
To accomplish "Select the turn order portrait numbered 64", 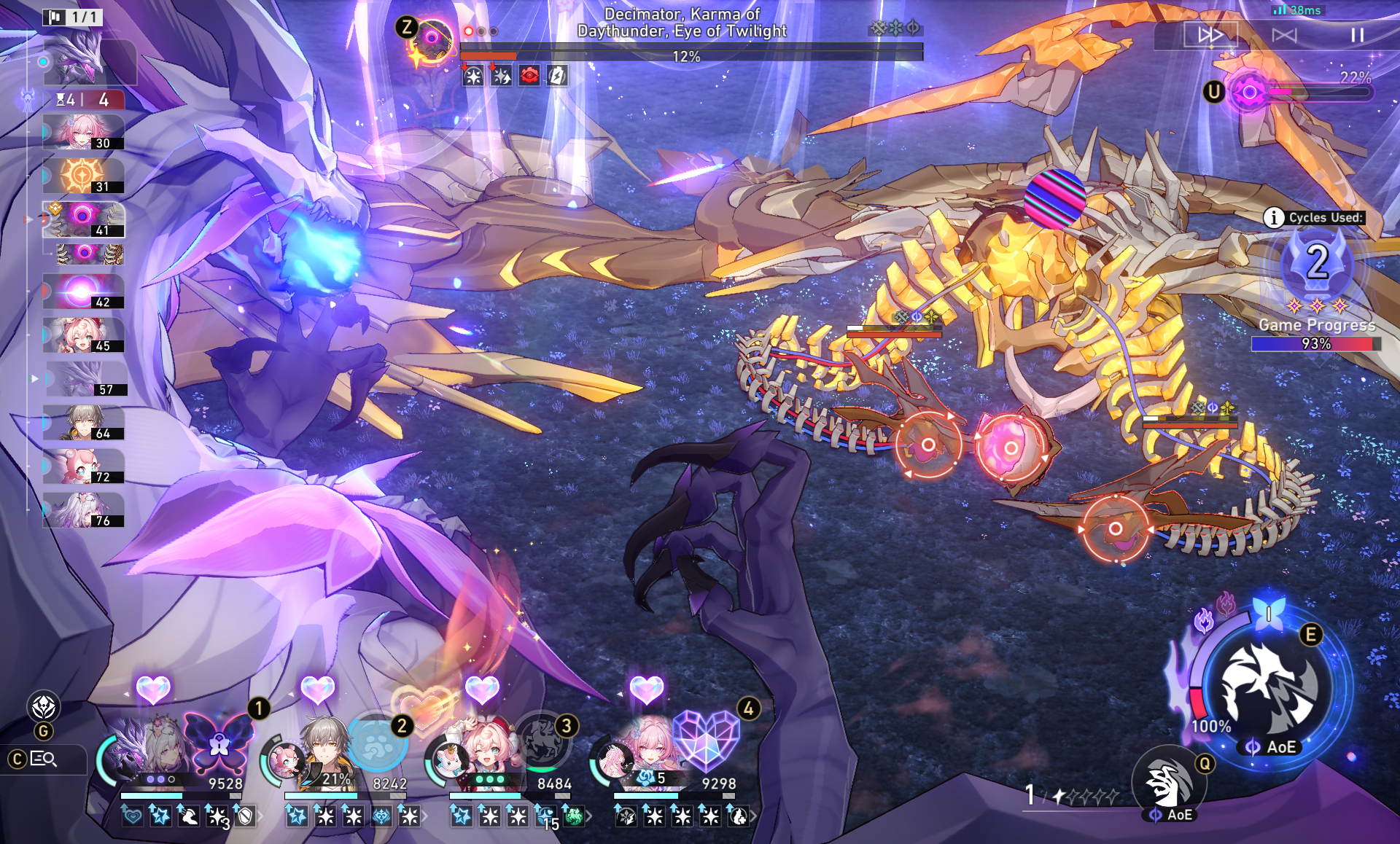I will point(83,423).
